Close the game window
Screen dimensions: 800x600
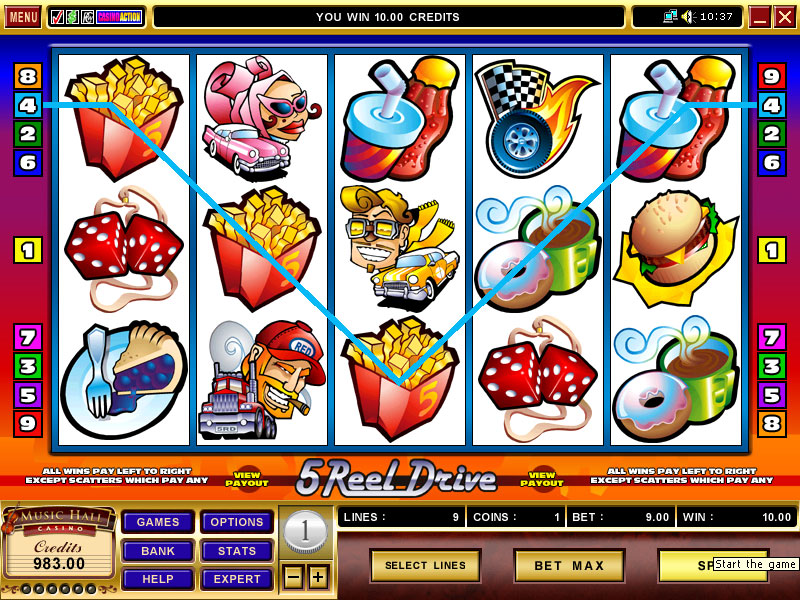[783, 17]
